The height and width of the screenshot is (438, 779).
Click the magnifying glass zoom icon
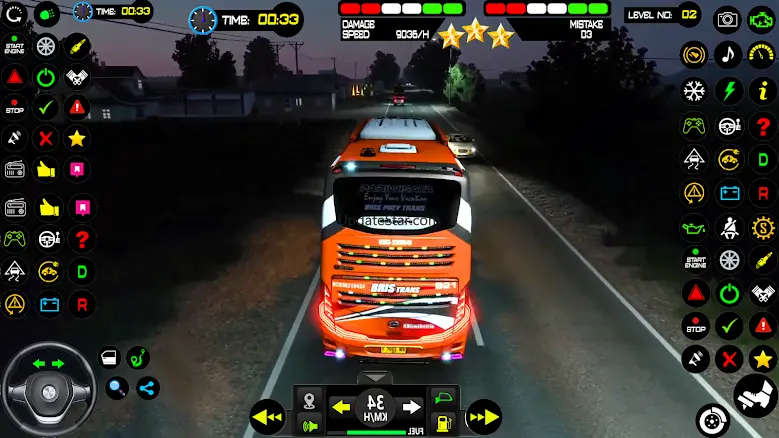118,388
